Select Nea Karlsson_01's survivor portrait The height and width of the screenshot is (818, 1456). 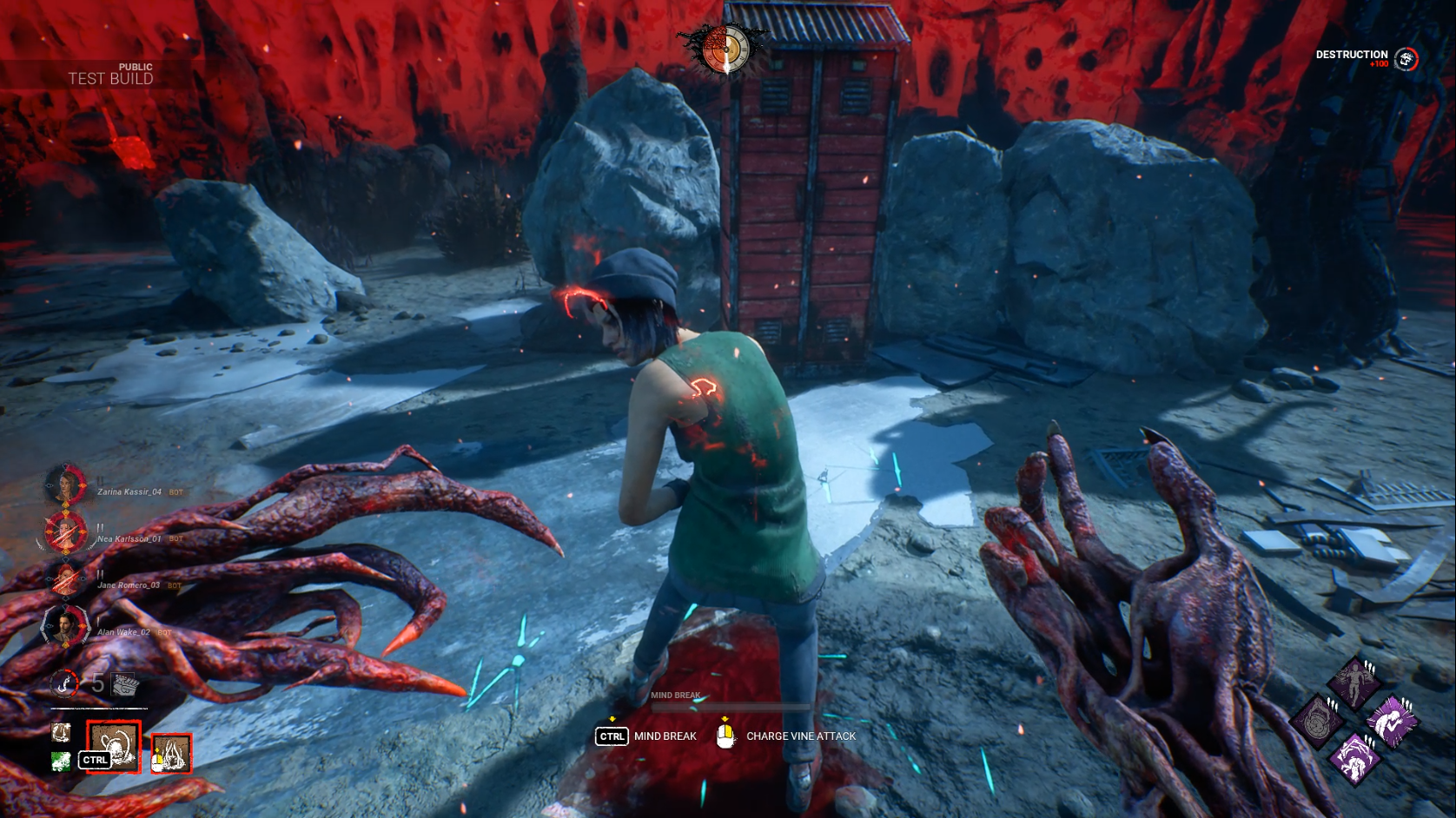pyautogui.click(x=66, y=532)
